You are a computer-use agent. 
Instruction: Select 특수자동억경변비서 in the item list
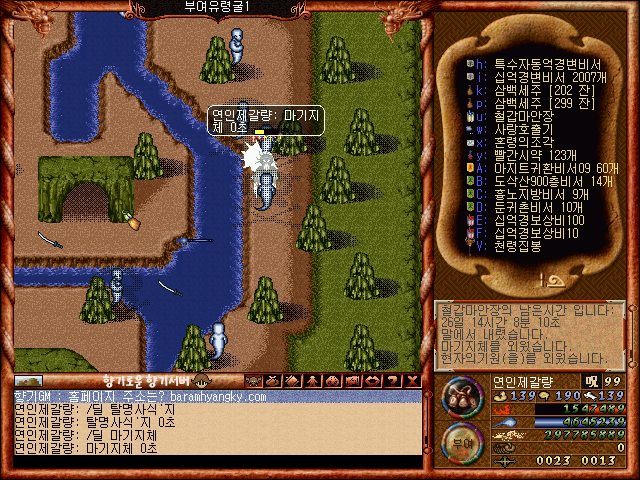[540, 63]
